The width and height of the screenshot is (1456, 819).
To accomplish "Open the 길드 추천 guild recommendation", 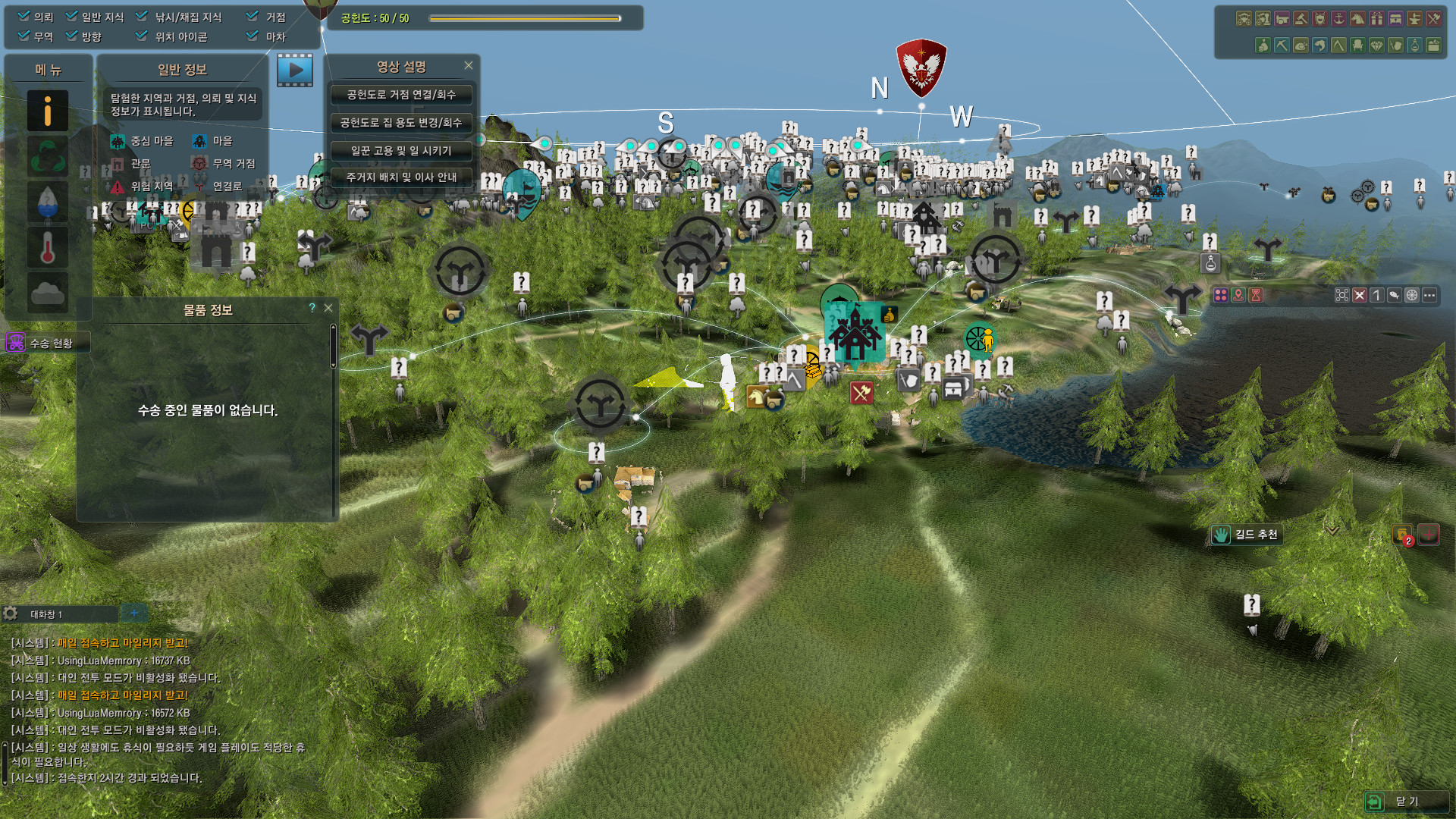I will point(1247,535).
